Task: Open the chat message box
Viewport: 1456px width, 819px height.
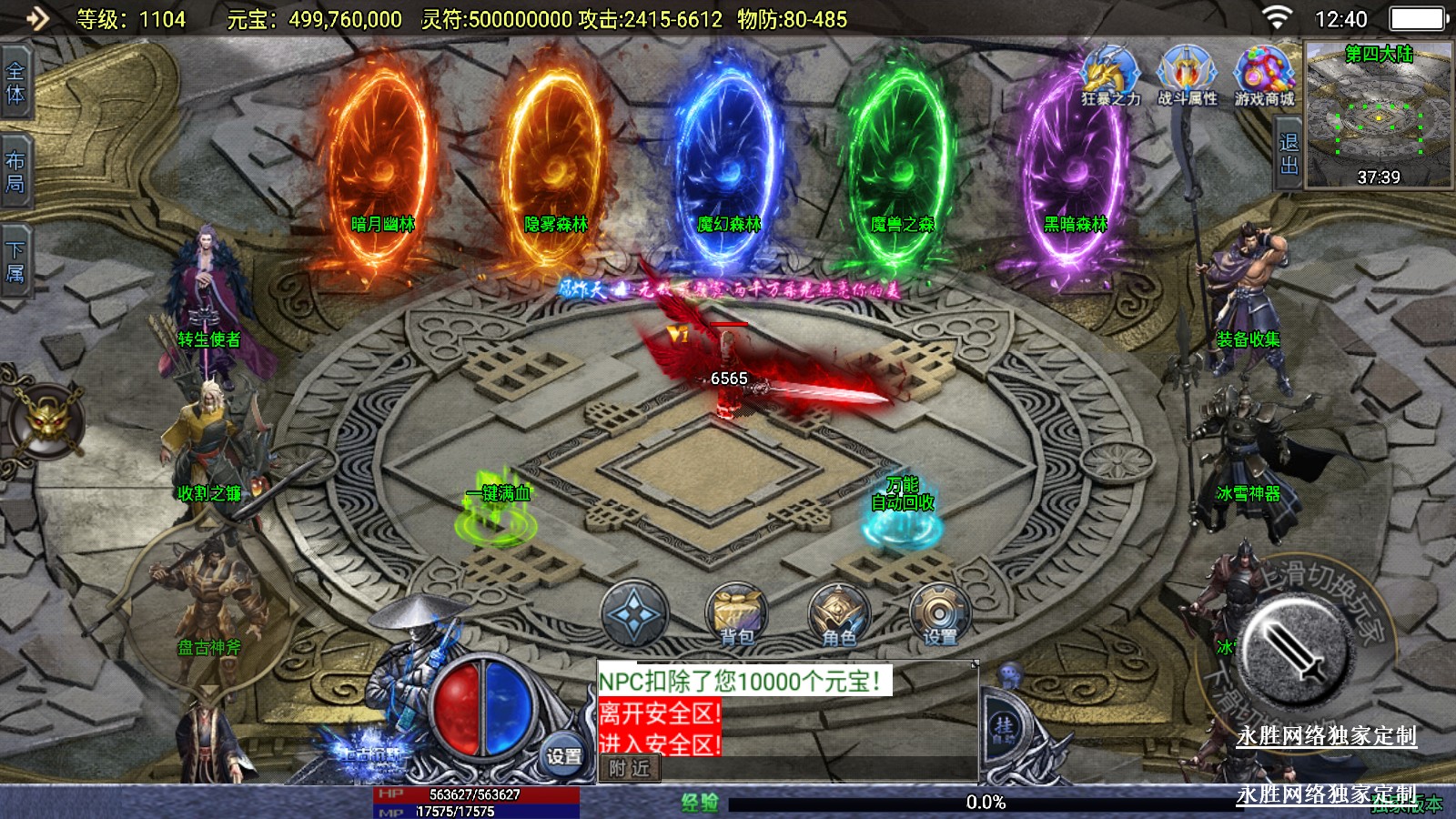Action: 787,714
